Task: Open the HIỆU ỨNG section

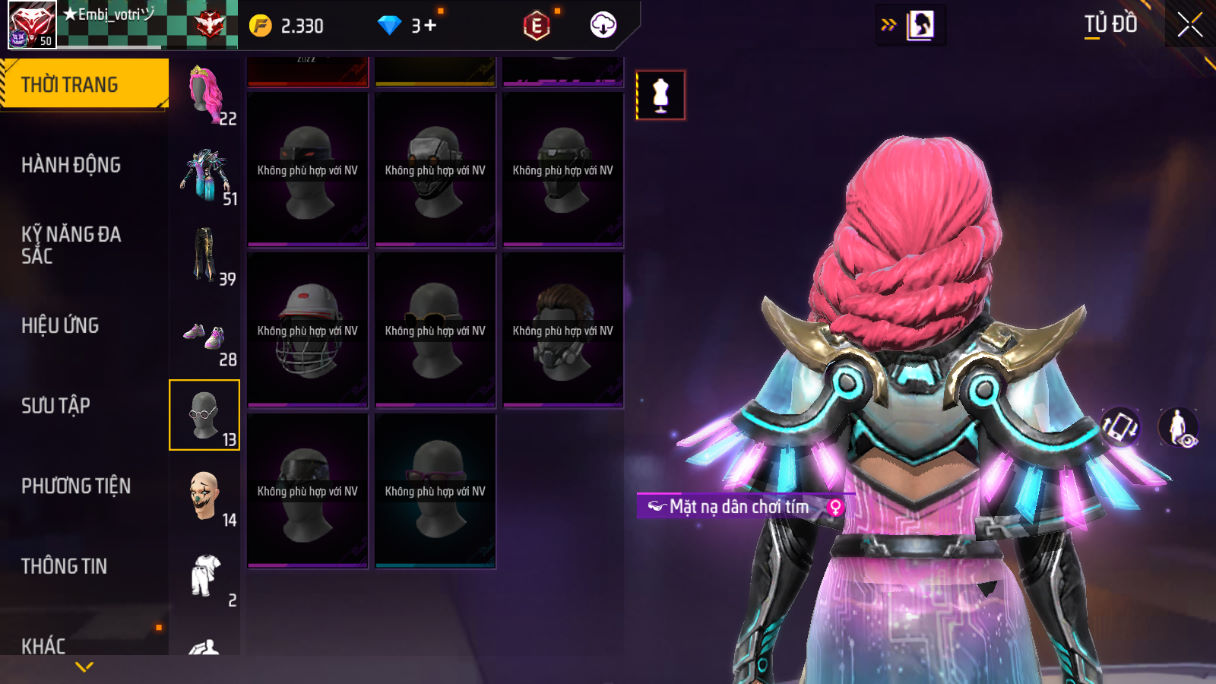Action: (x=60, y=325)
